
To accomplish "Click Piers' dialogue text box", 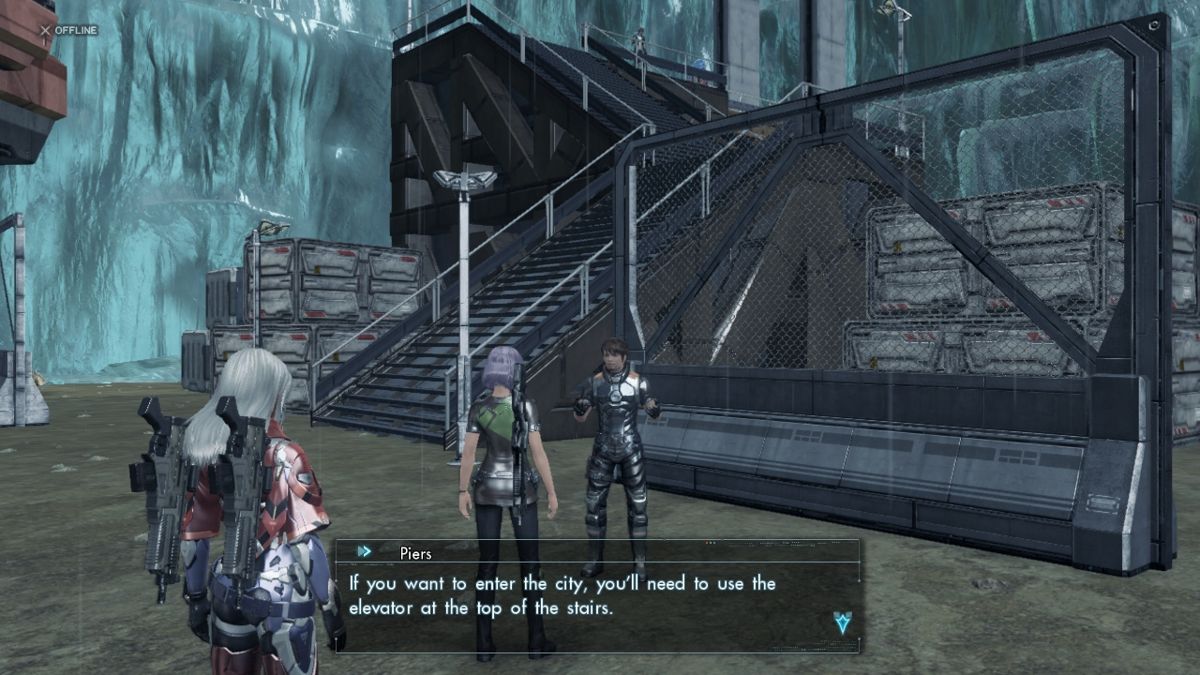I will 596,596.
